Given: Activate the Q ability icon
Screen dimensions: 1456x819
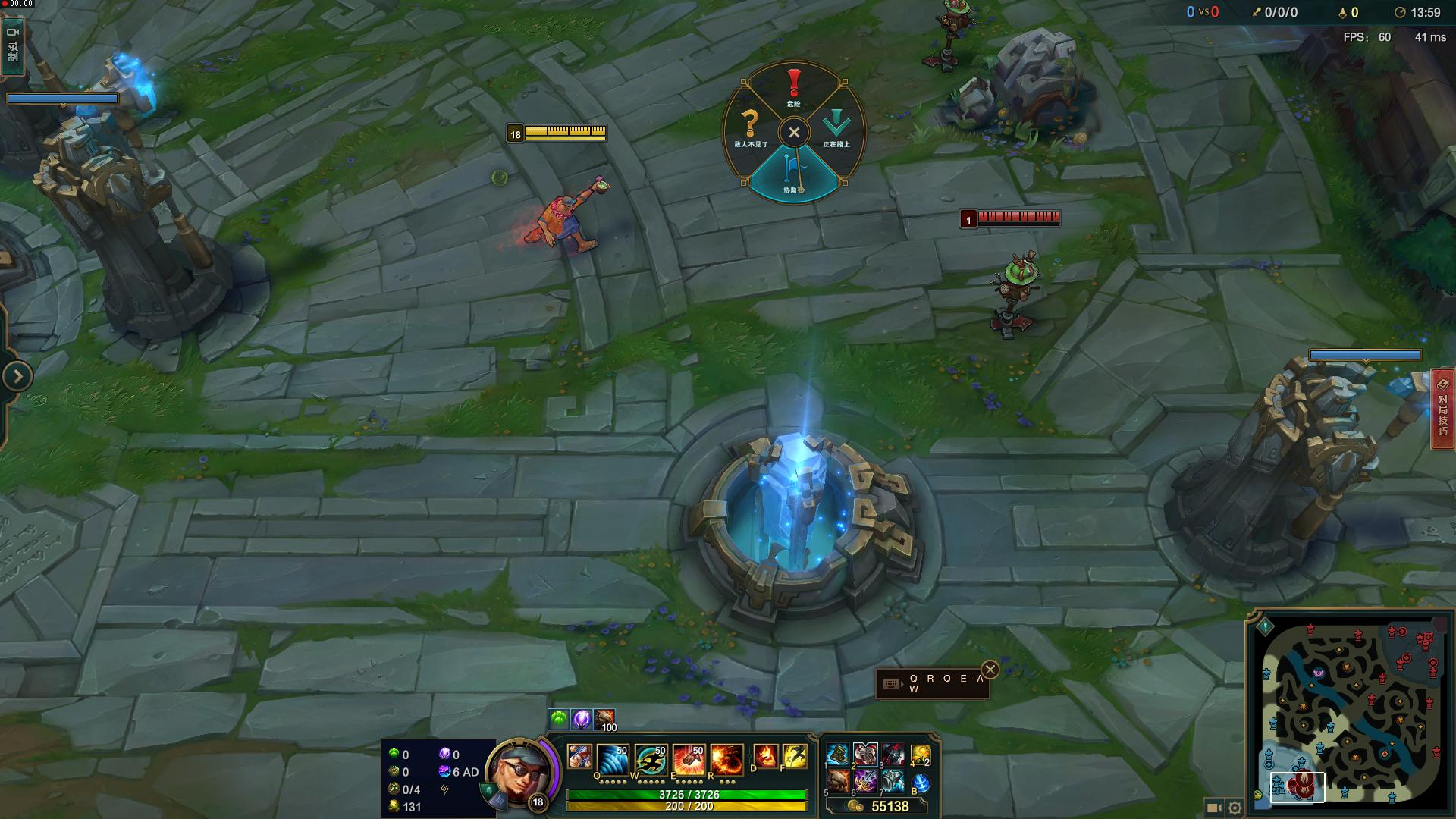Looking at the screenshot, I should (x=612, y=759).
